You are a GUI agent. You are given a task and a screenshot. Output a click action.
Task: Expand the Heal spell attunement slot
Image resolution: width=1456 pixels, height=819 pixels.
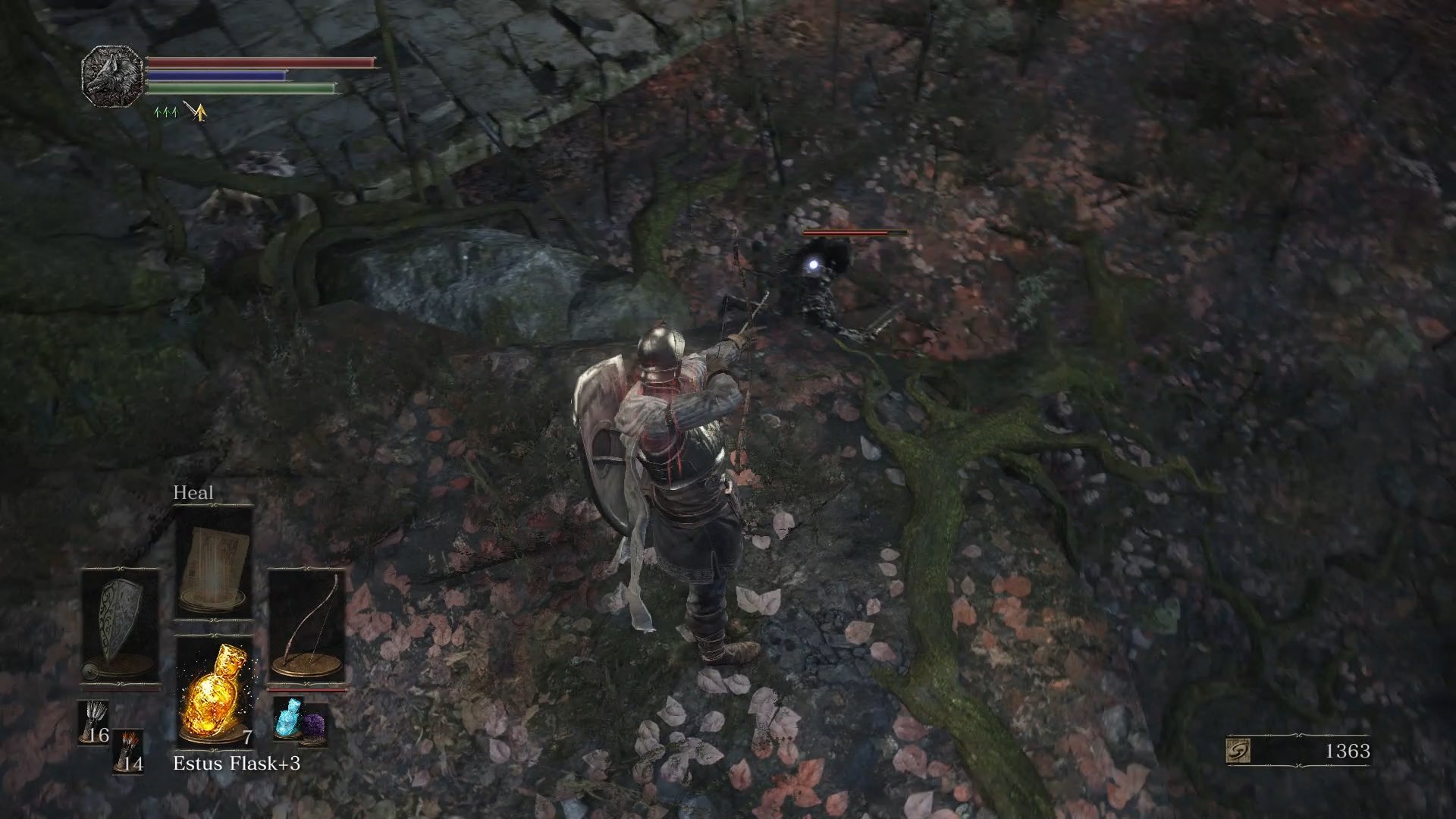click(x=215, y=565)
